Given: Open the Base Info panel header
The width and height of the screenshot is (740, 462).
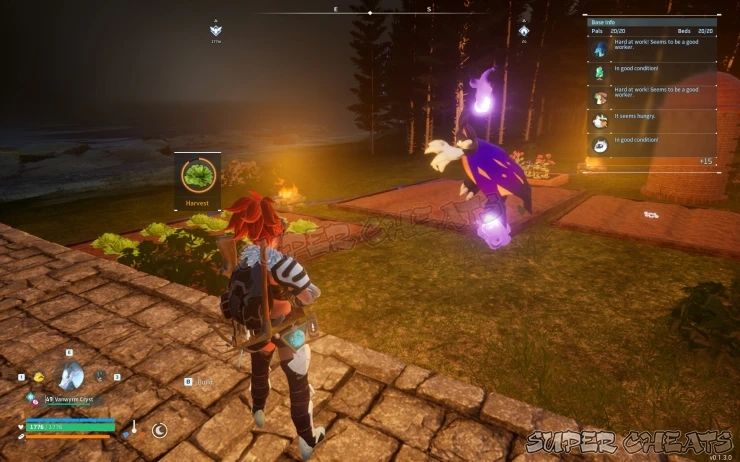Looking at the screenshot, I should 651,21.
